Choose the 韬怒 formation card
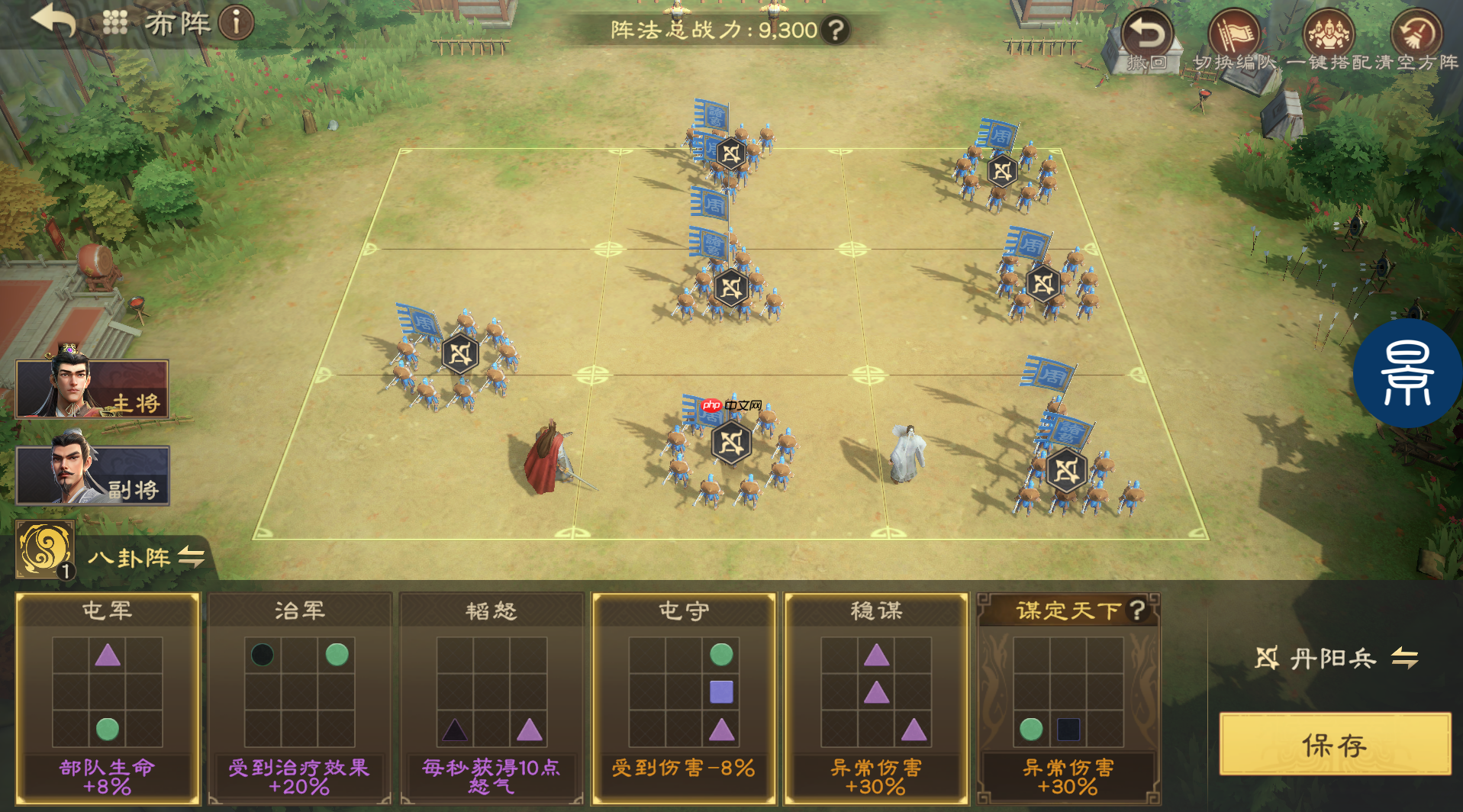 pyautogui.click(x=492, y=698)
